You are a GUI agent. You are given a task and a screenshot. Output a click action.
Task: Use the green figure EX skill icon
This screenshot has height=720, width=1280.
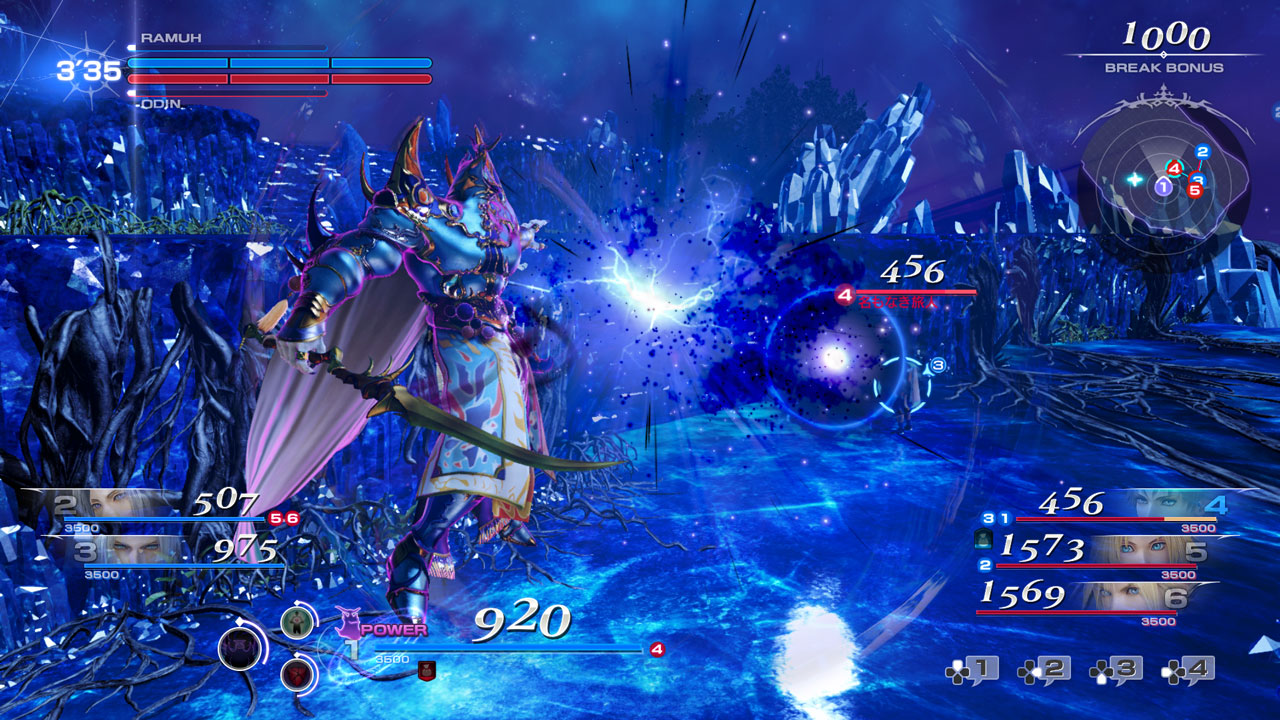(296, 623)
